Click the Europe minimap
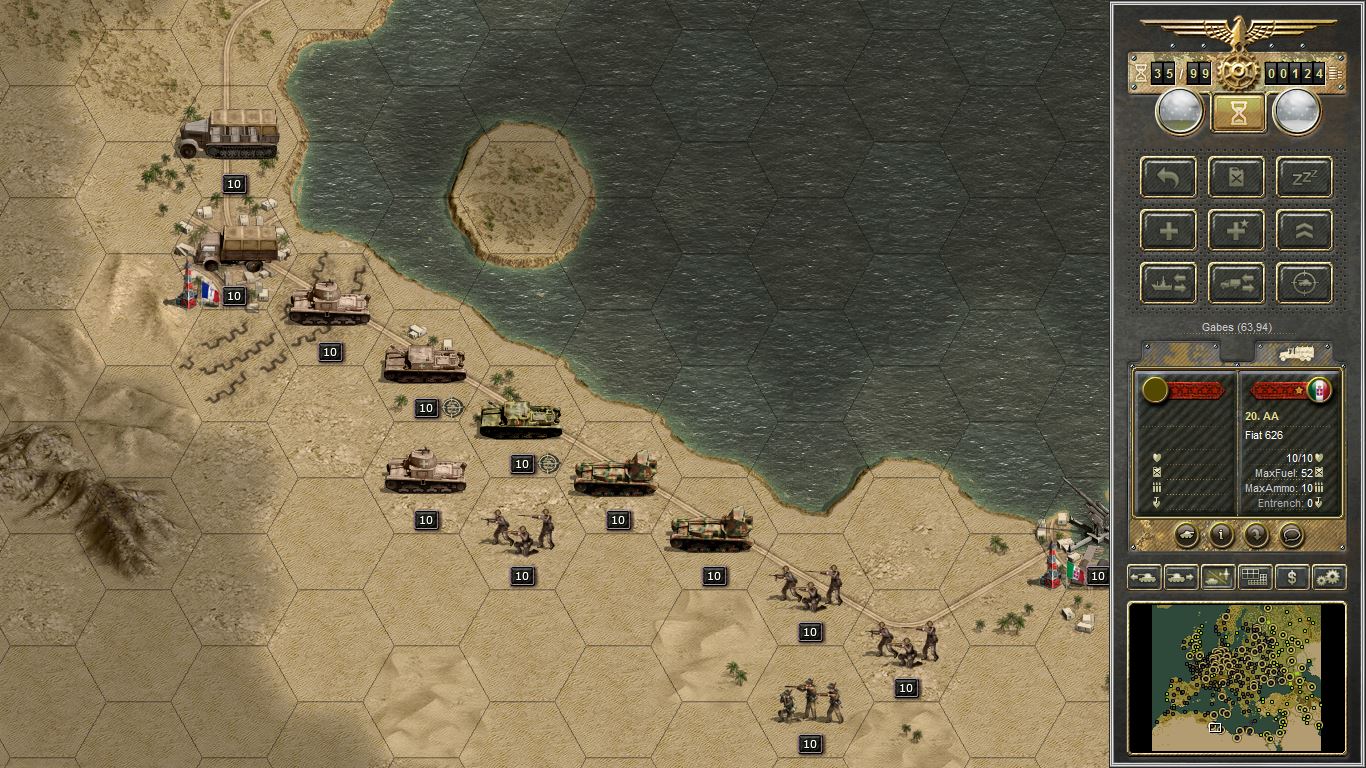This screenshot has height=768, width=1366. point(1237,677)
